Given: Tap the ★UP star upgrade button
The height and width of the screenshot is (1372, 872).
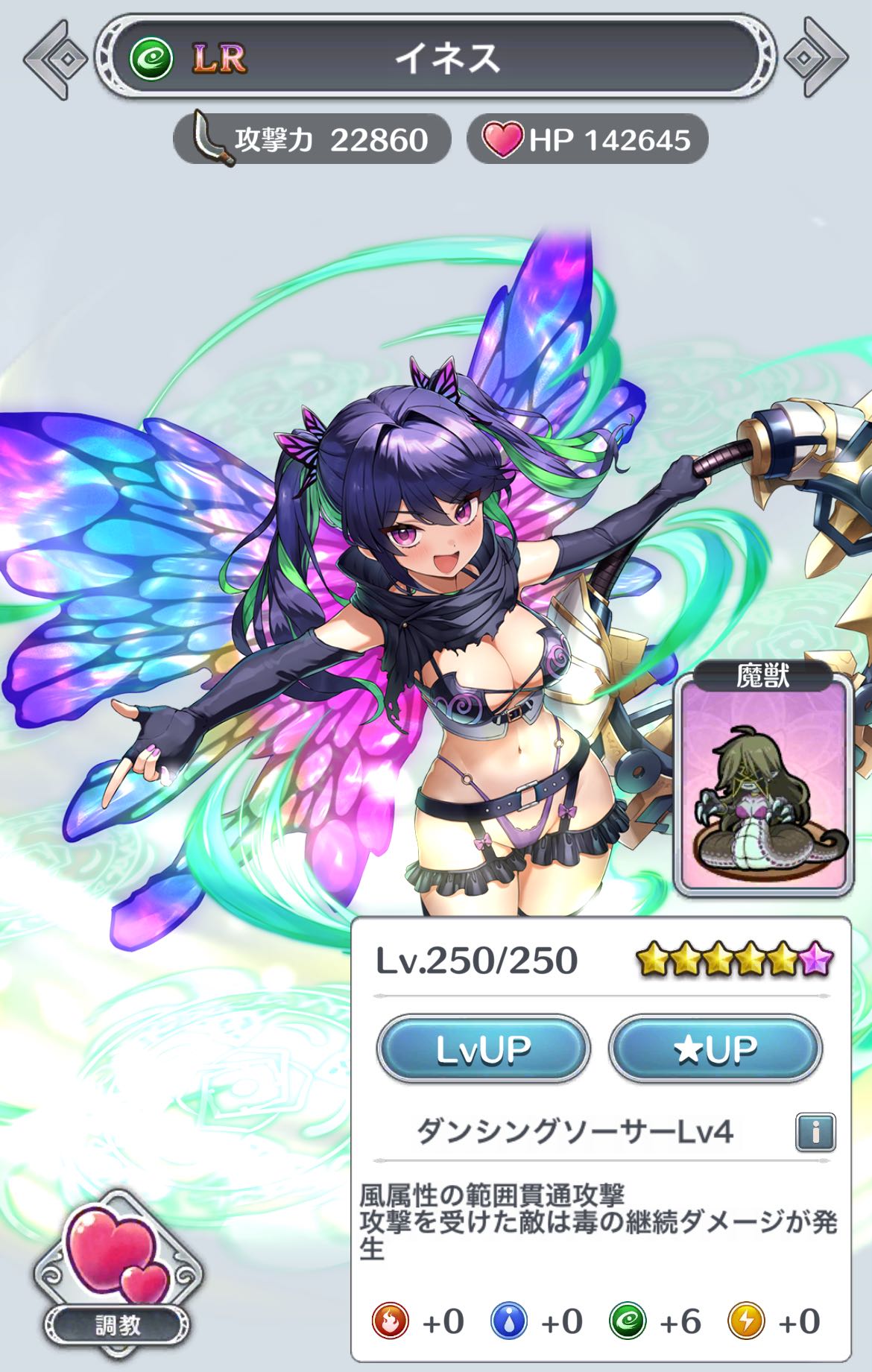Looking at the screenshot, I should [x=715, y=1049].
